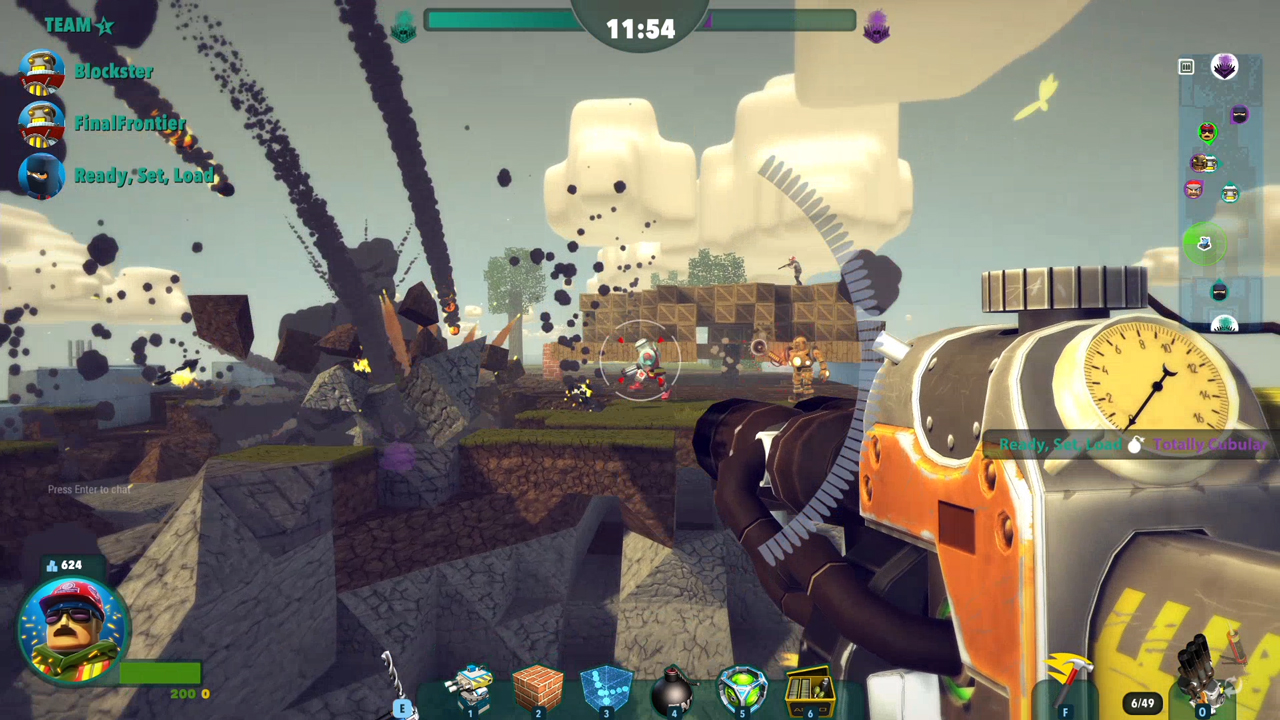
Task: Click your own glowing player marker on the minimap
Action: coord(1204,245)
